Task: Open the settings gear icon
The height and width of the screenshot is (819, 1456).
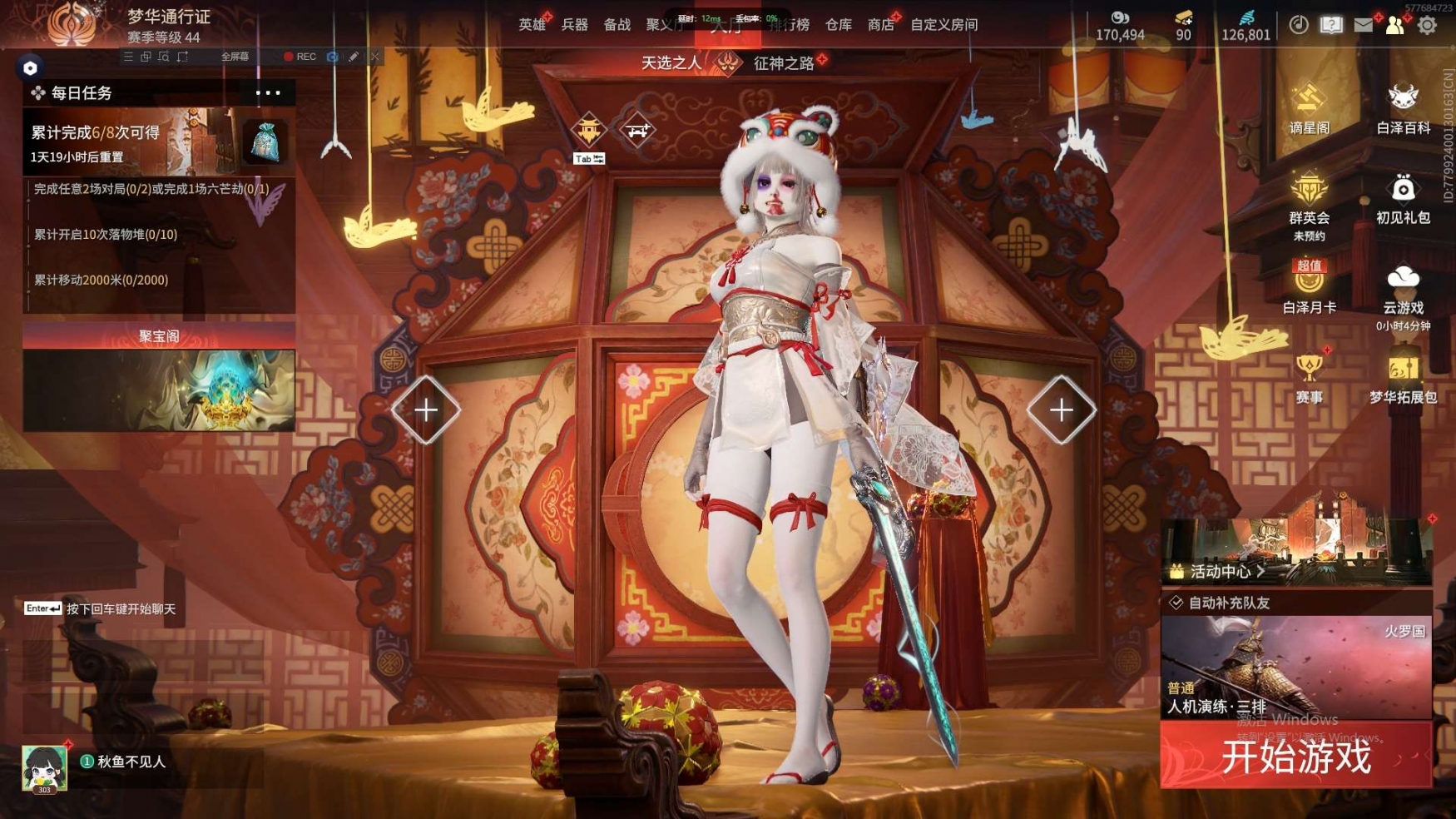Action: [1427, 25]
